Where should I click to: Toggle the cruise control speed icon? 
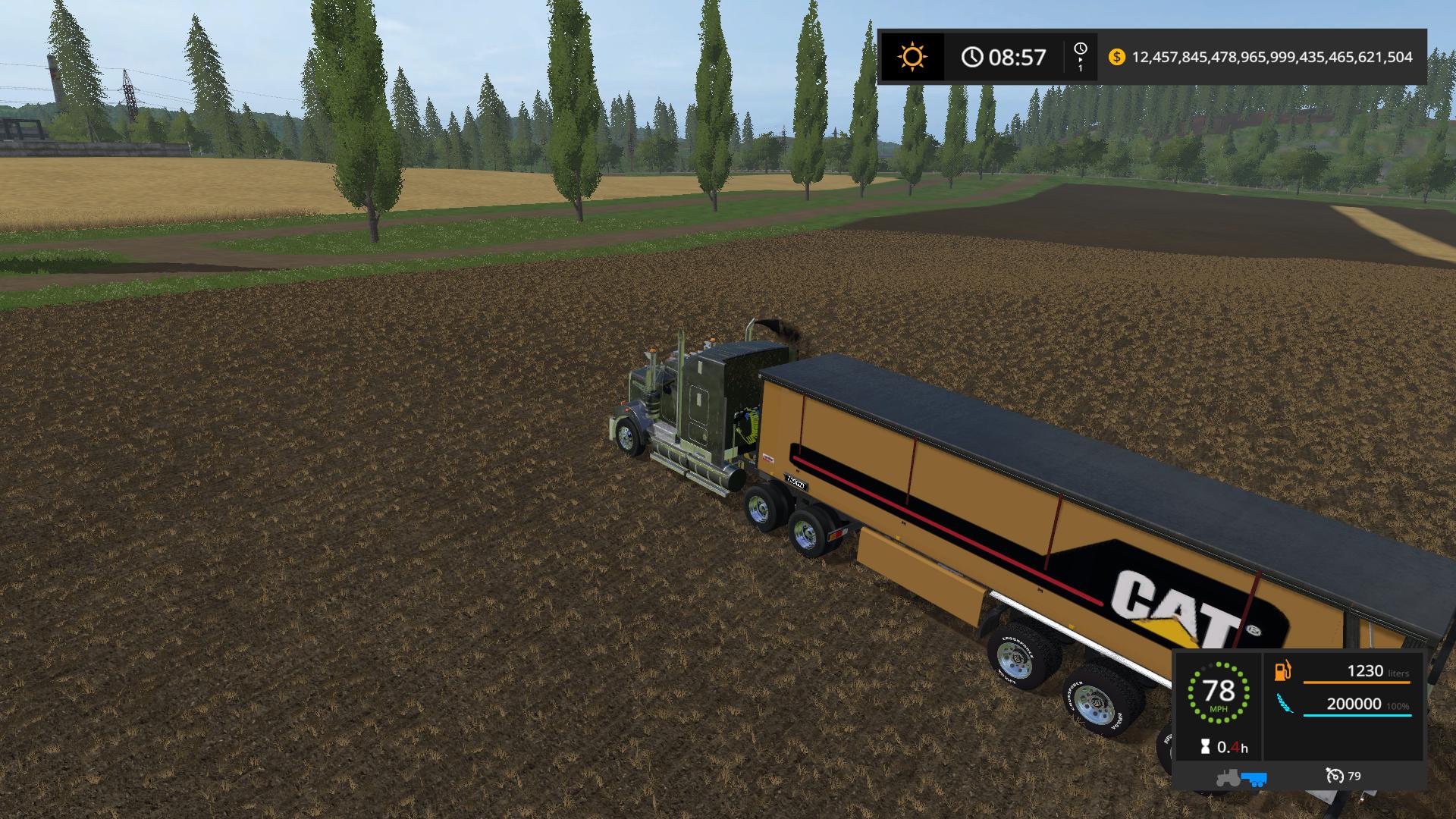pyautogui.click(x=1335, y=776)
